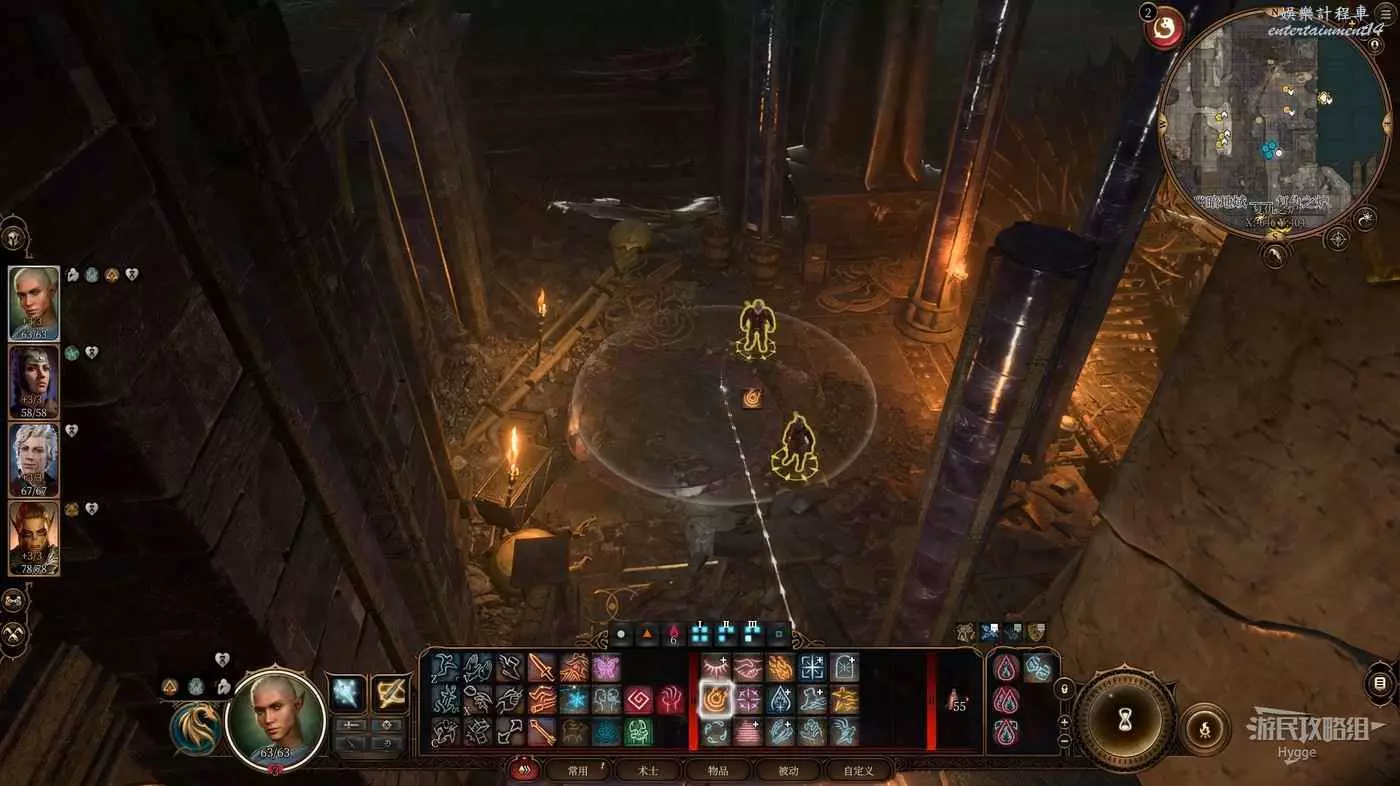Open the 物品 hotbar tab
The image size is (1400, 786).
coord(717,770)
